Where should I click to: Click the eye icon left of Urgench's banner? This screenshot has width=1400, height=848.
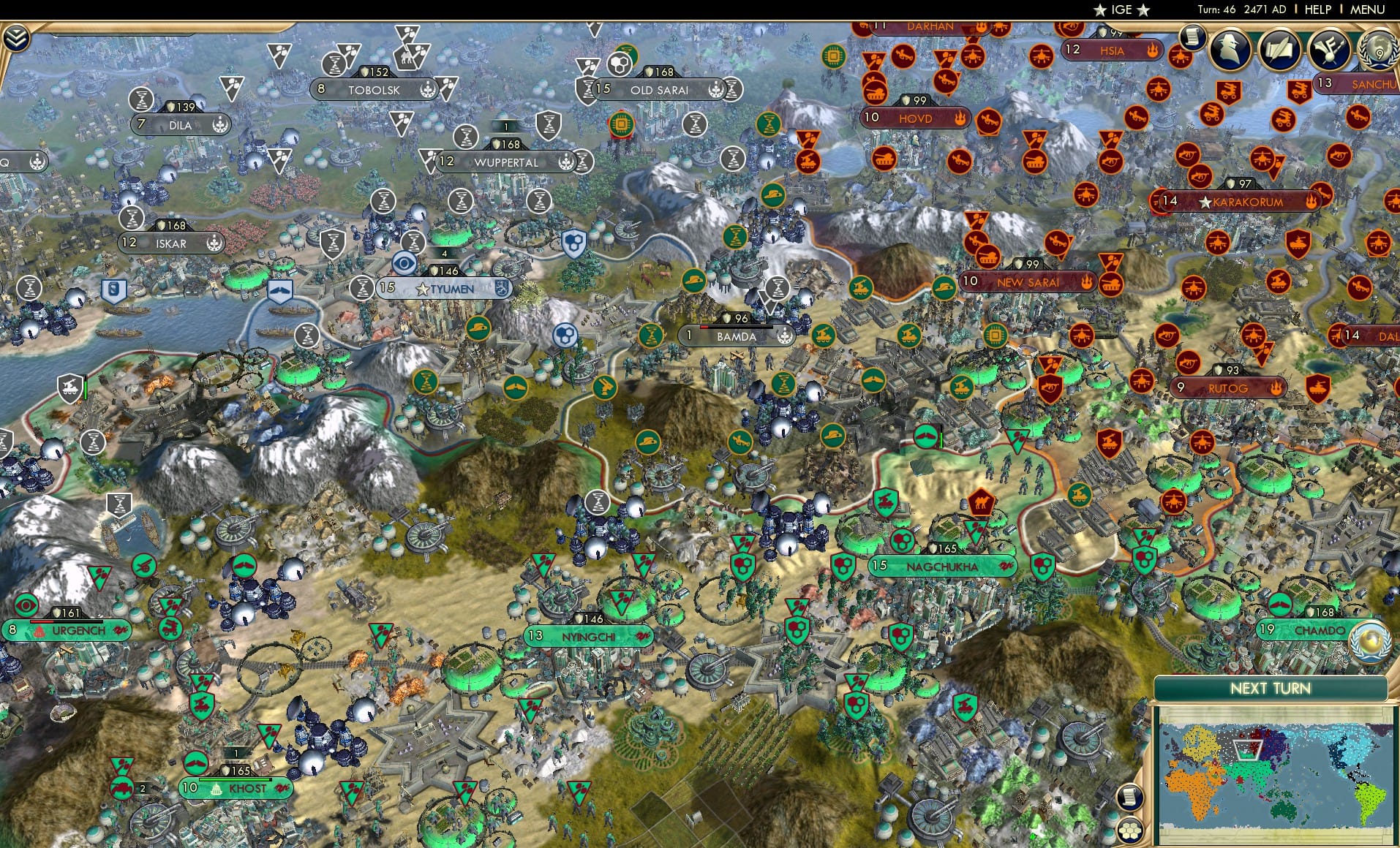tap(26, 605)
